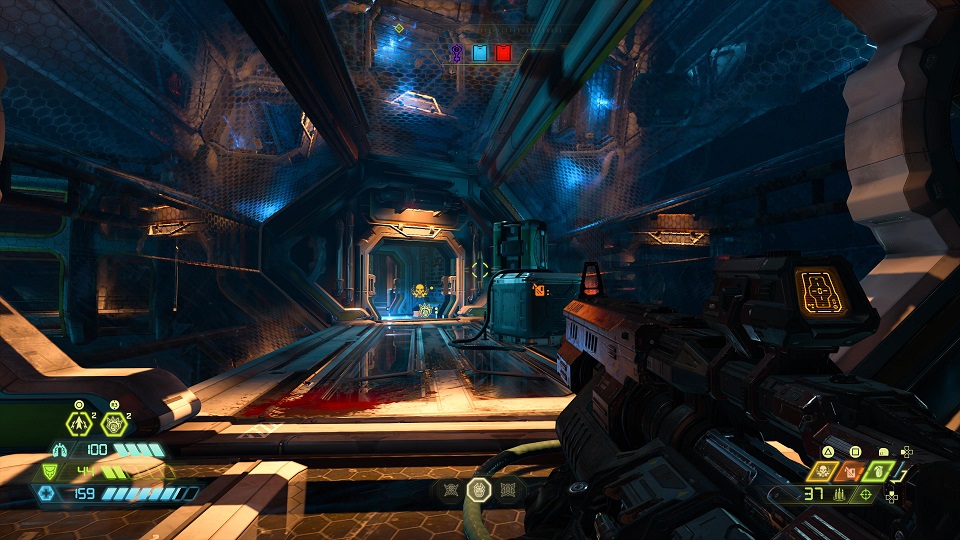Select the frag grenade equipment icon
960x540 pixels.
point(80,421)
